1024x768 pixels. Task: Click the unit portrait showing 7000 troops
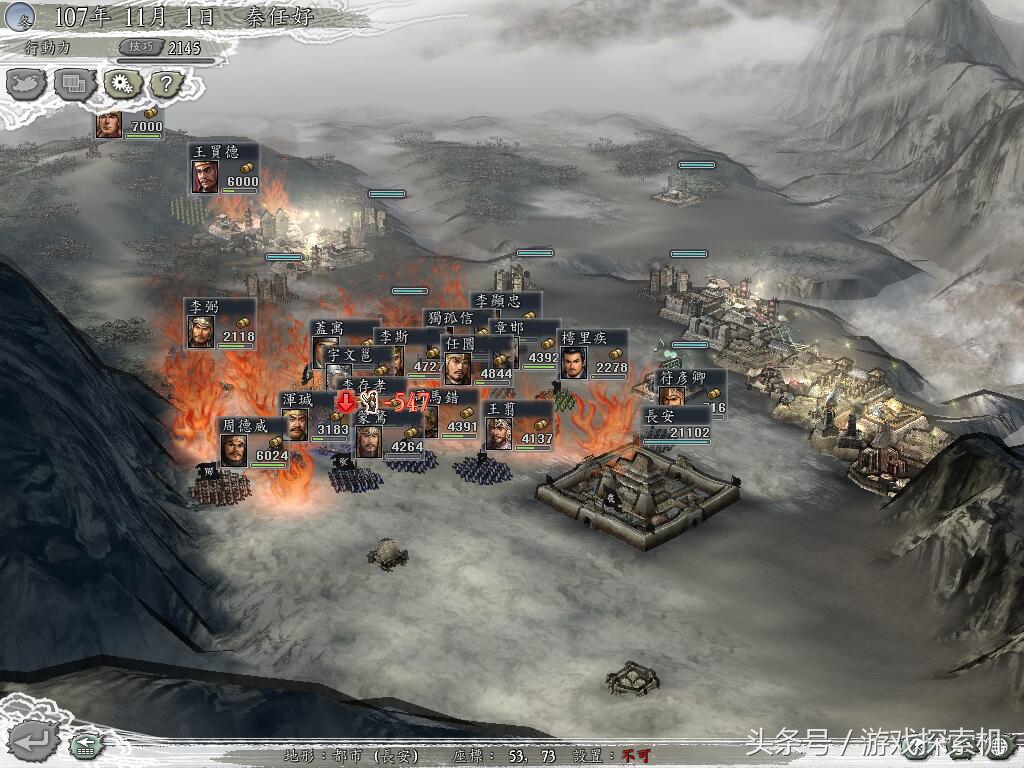coord(109,124)
